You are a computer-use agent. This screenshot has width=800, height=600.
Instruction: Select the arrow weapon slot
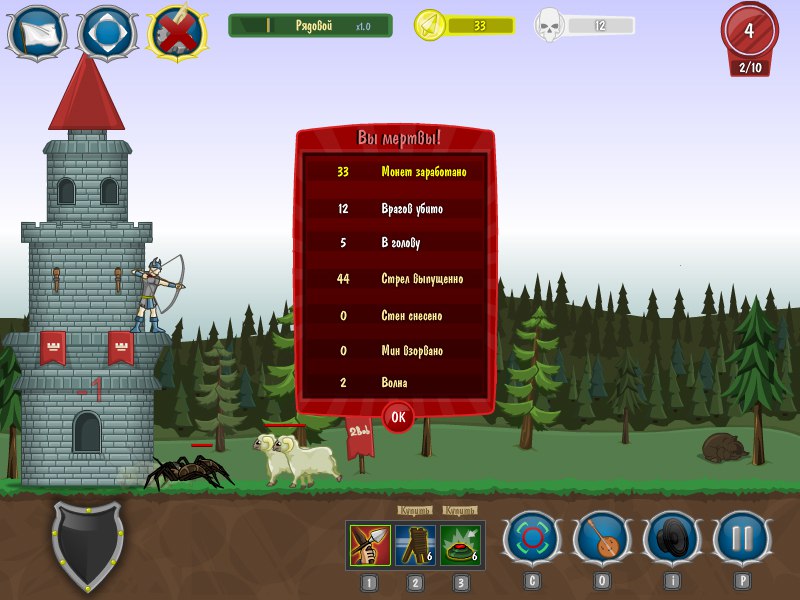click(x=370, y=544)
